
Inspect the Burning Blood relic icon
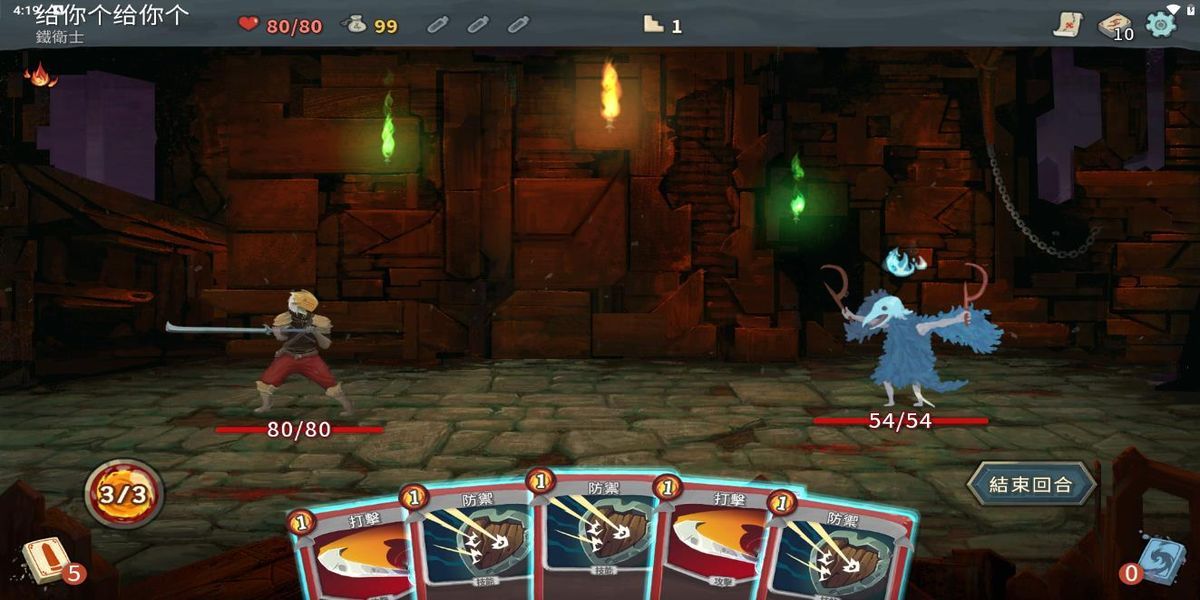click(x=40, y=74)
